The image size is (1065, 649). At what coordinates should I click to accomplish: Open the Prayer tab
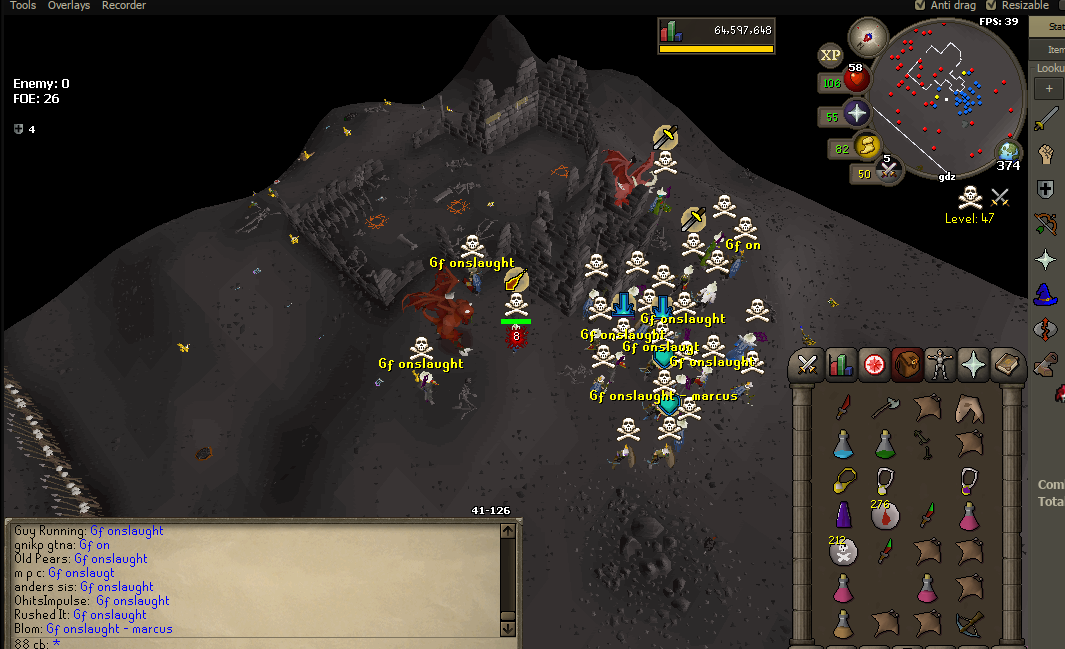[x=973, y=366]
